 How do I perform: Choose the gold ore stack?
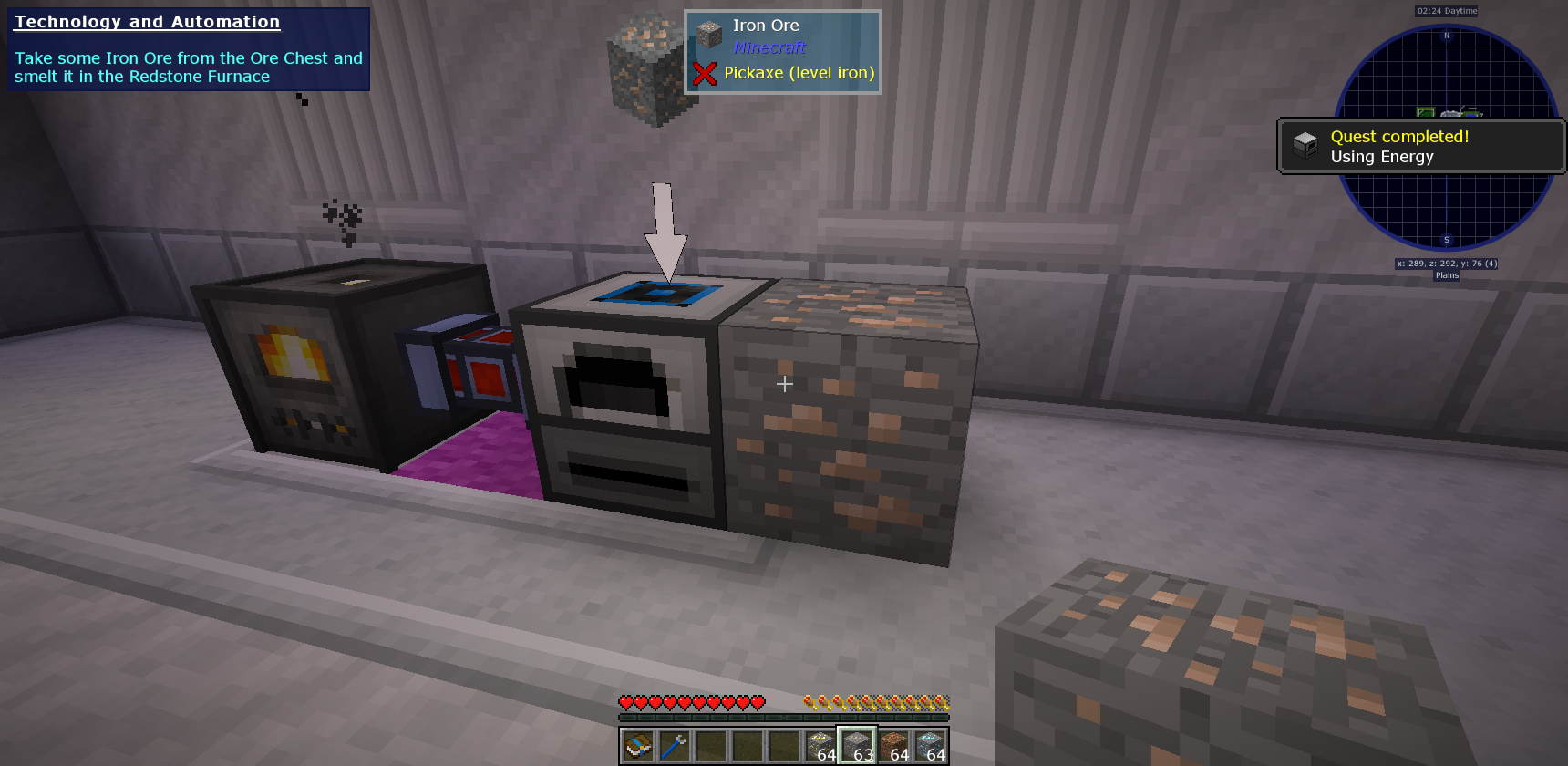click(820, 747)
